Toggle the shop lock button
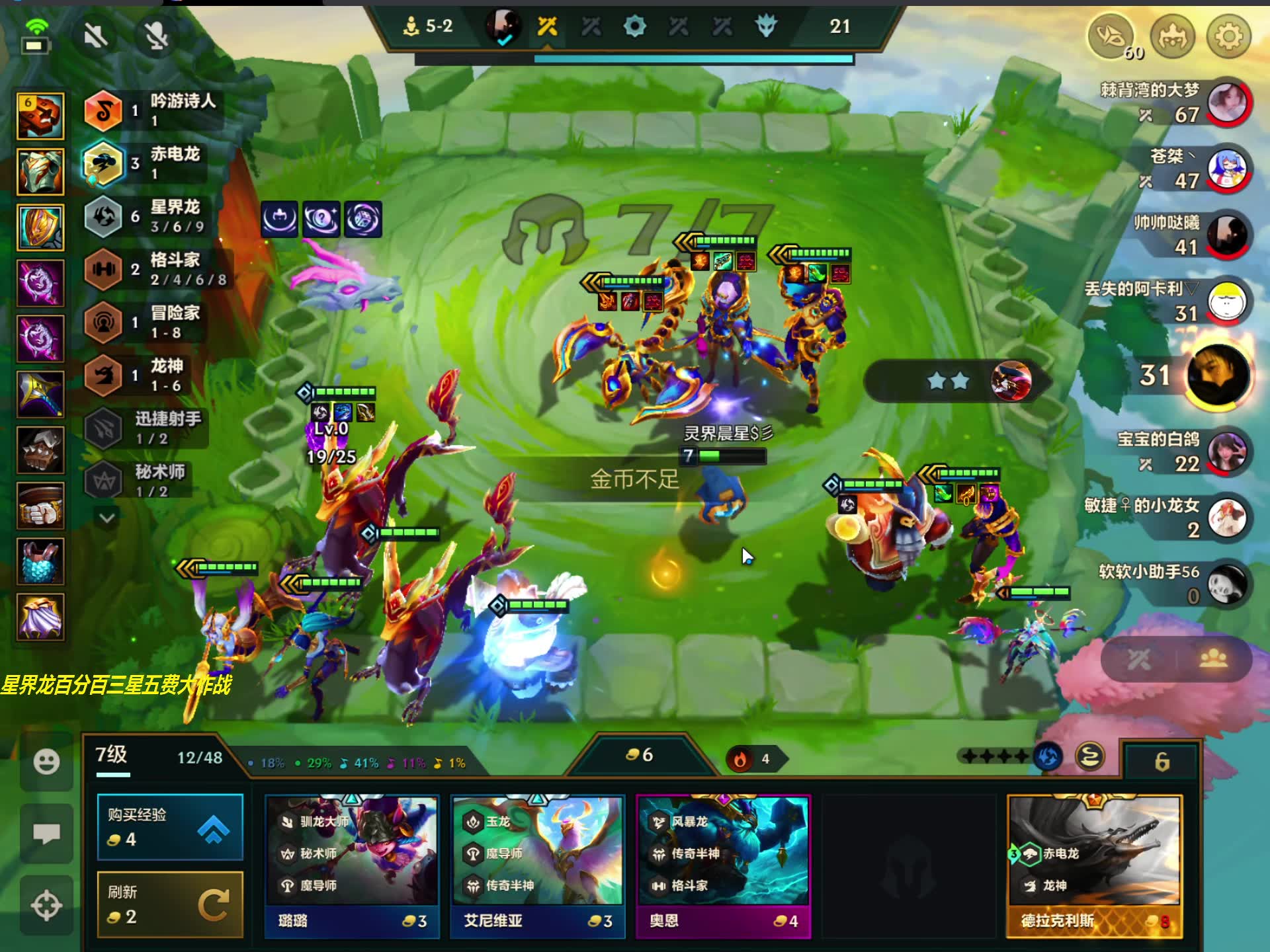The width and height of the screenshot is (1270, 952). tap(1162, 762)
